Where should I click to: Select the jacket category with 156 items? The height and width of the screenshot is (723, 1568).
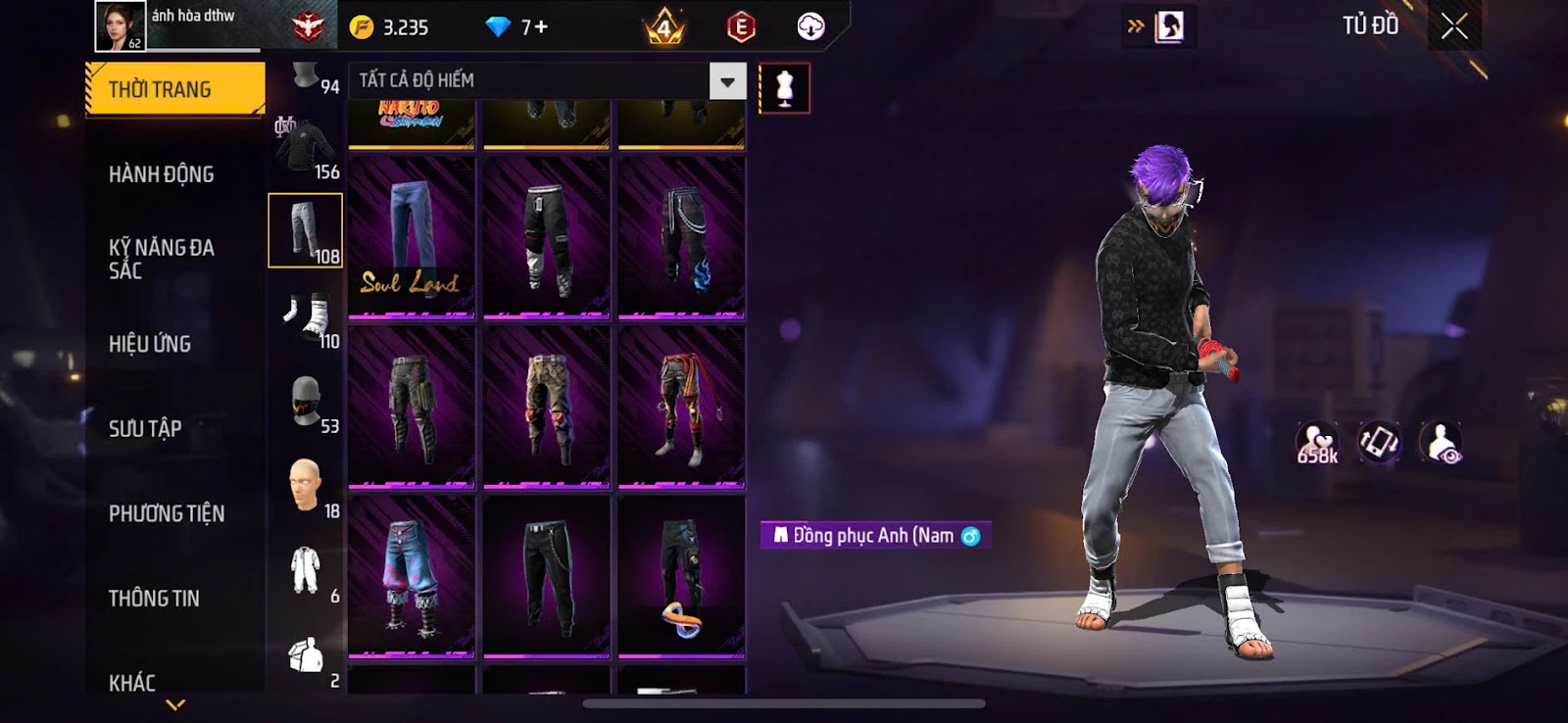point(306,149)
